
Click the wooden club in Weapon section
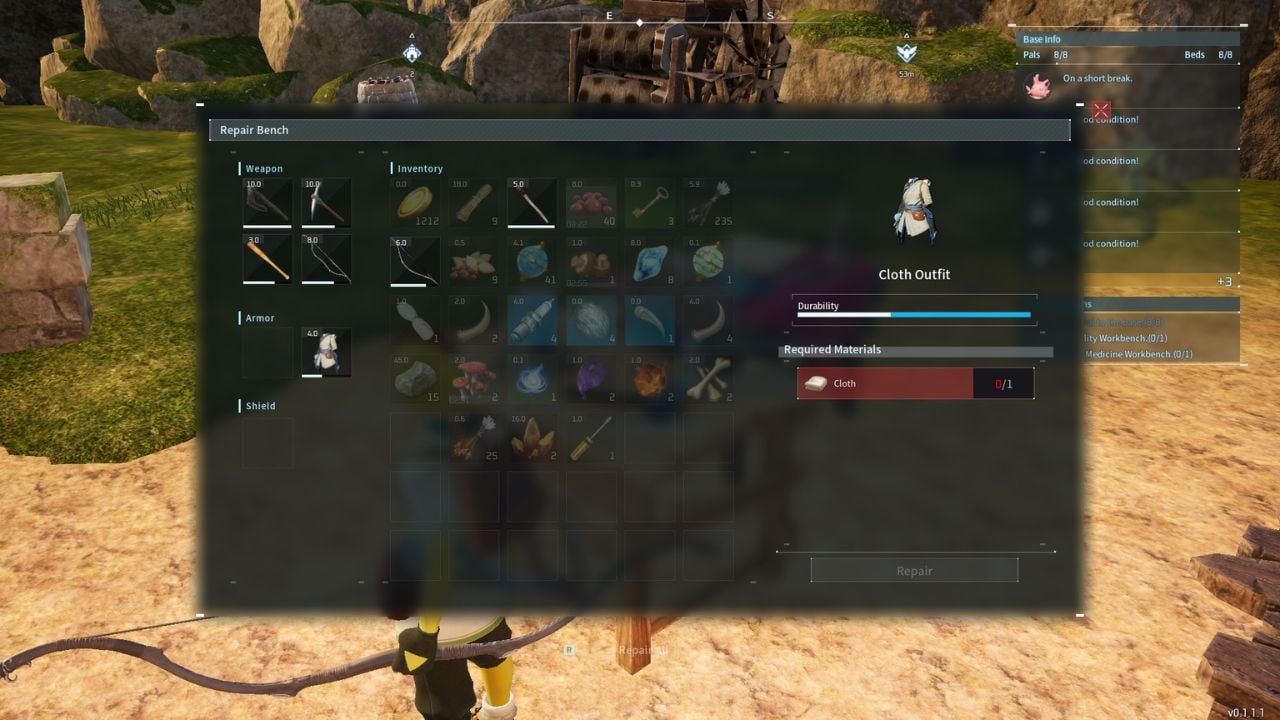pyautogui.click(x=266, y=261)
